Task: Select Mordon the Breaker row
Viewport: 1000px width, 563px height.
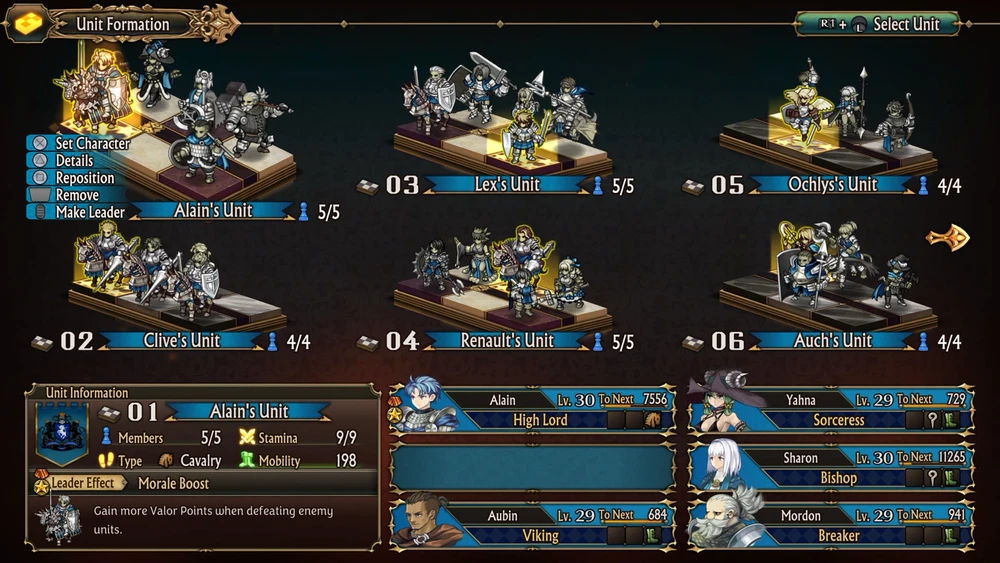Action: [830, 525]
